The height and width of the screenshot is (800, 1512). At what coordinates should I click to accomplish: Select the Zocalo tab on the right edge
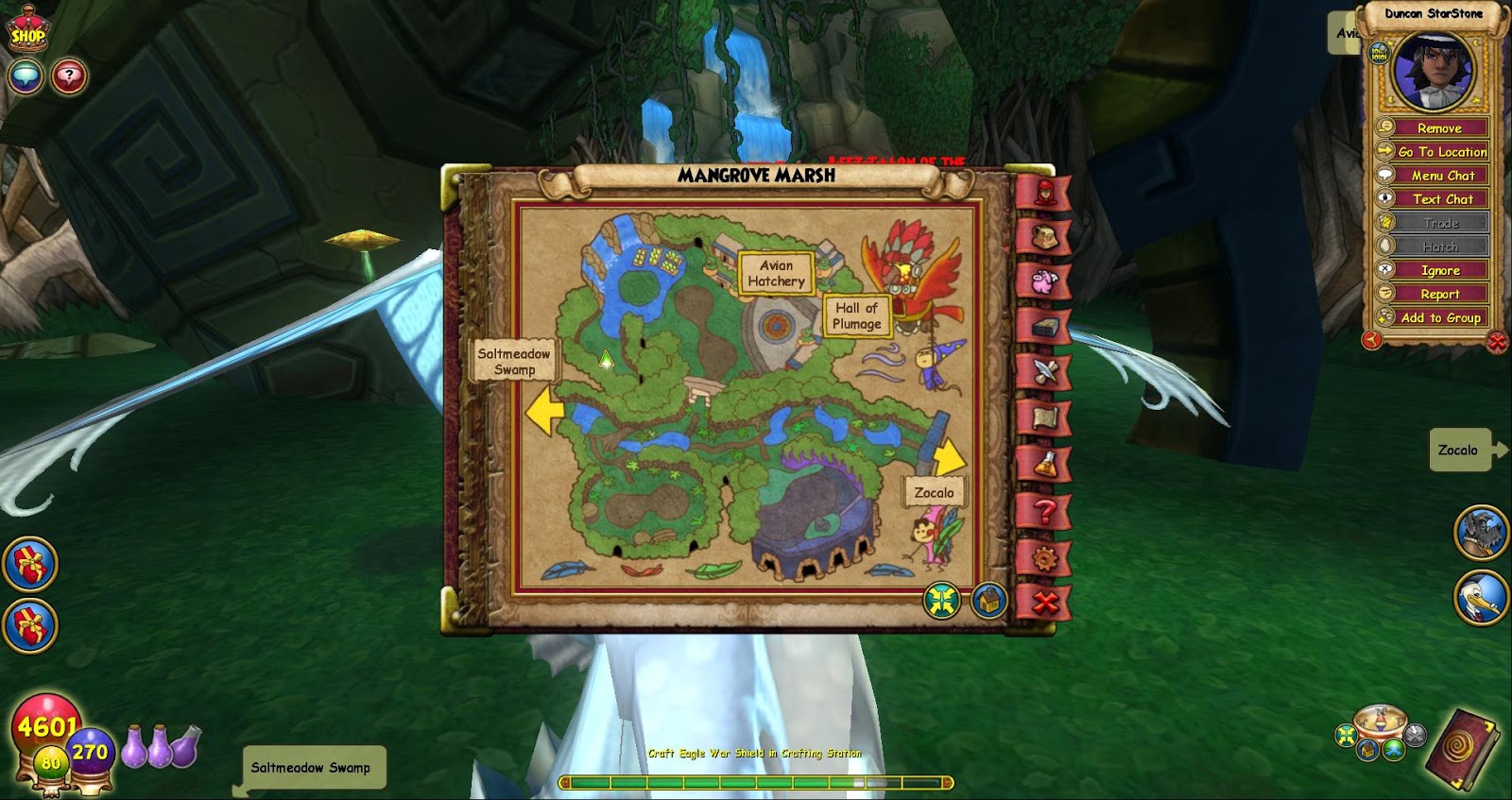pos(1462,451)
